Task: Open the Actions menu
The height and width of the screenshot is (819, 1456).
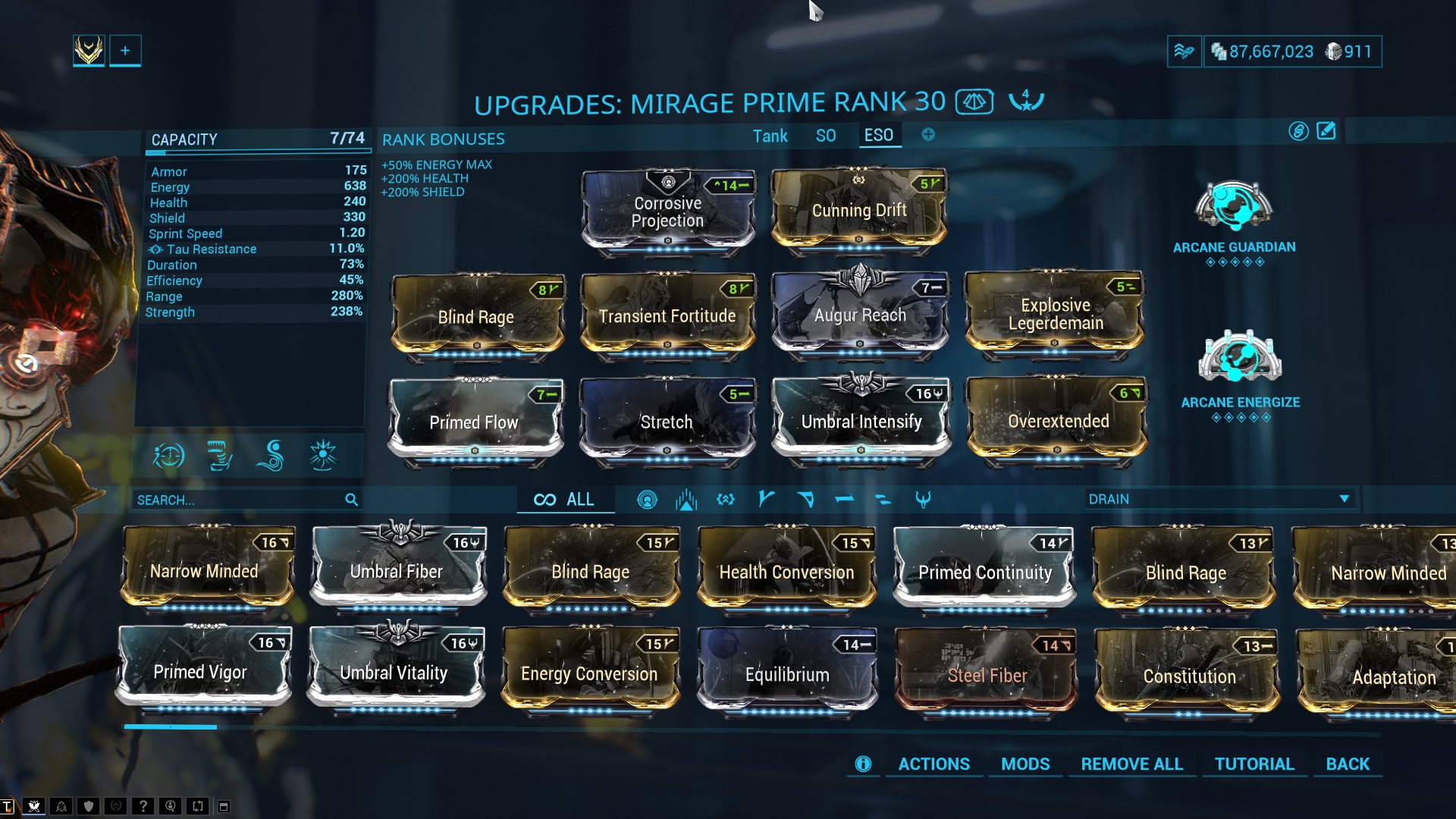Action: click(934, 764)
